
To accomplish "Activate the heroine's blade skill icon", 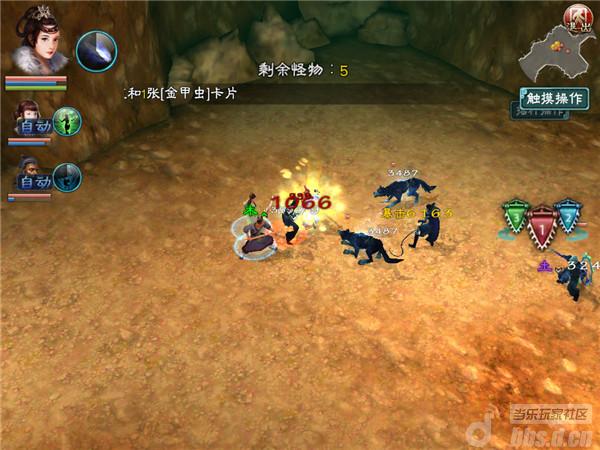I will coord(97,50).
